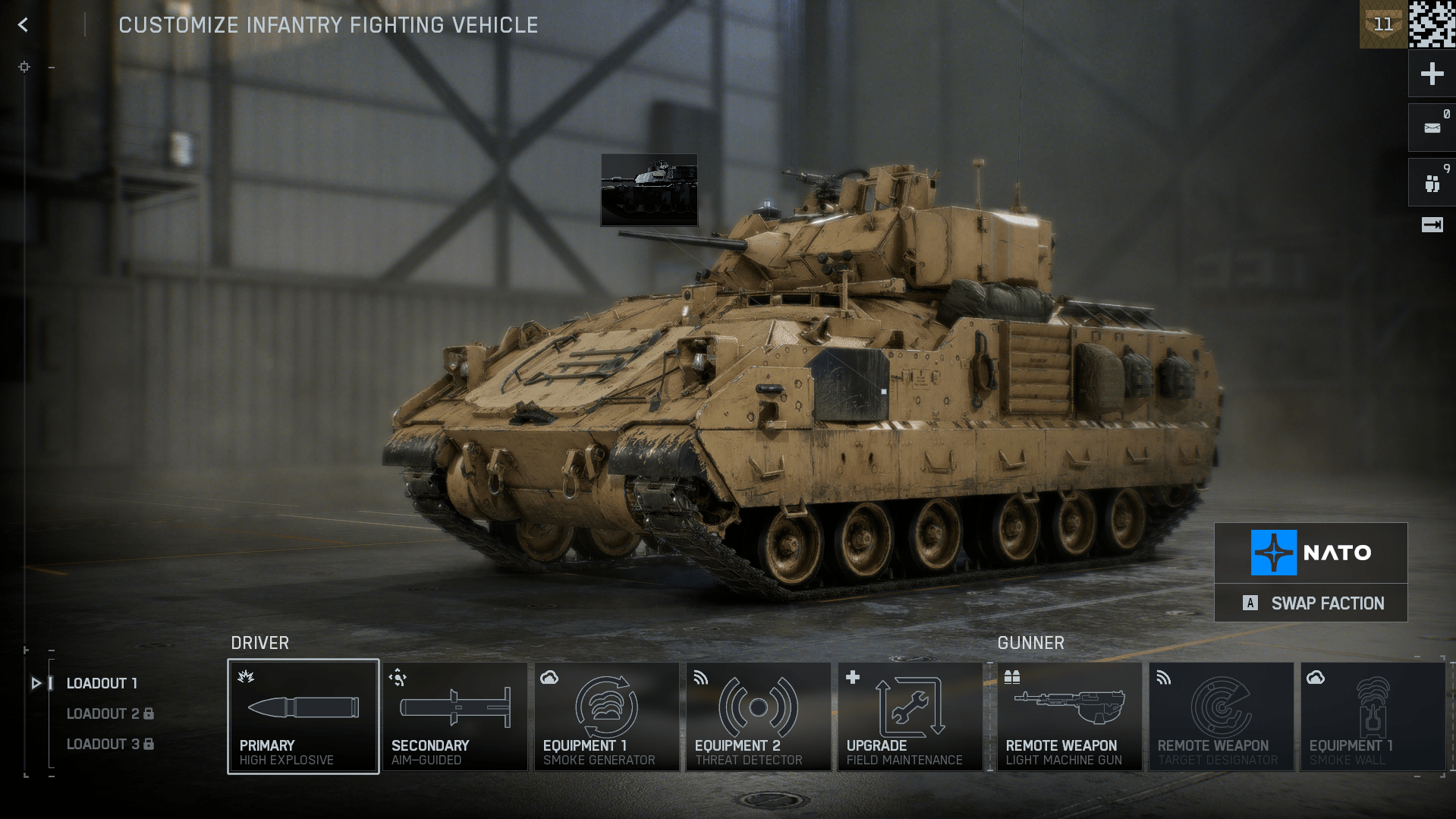
Task: View the vehicle skin thumbnail preview
Action: [x=649, y=190]
